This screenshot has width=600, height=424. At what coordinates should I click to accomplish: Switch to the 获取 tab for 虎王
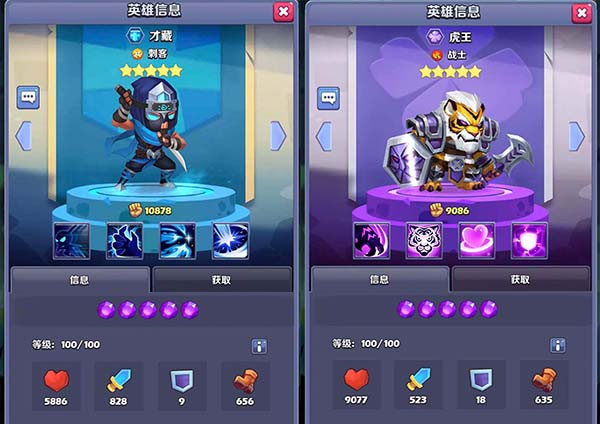[521, 280]
